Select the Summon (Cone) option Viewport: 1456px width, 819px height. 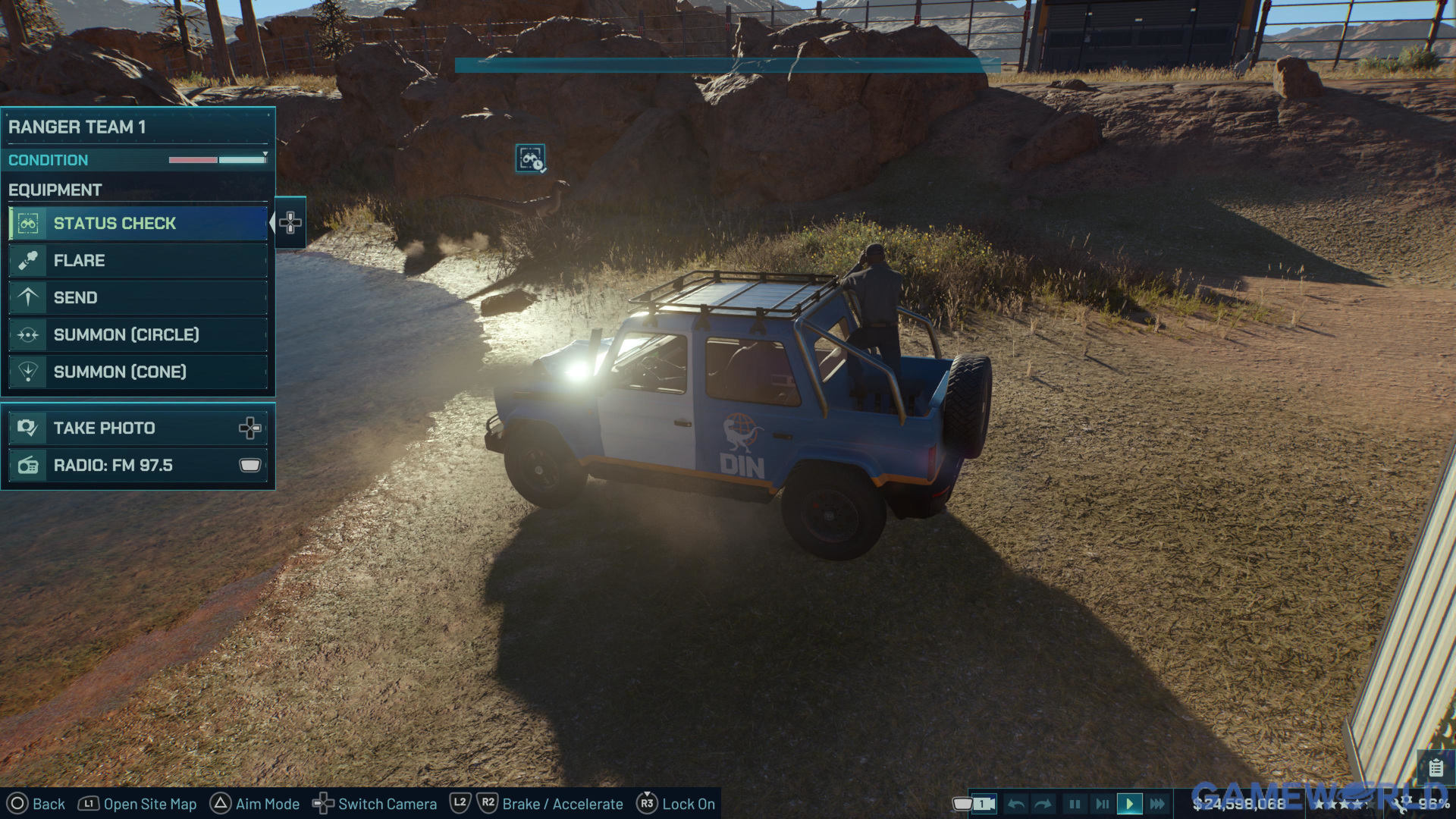(138, 372)
